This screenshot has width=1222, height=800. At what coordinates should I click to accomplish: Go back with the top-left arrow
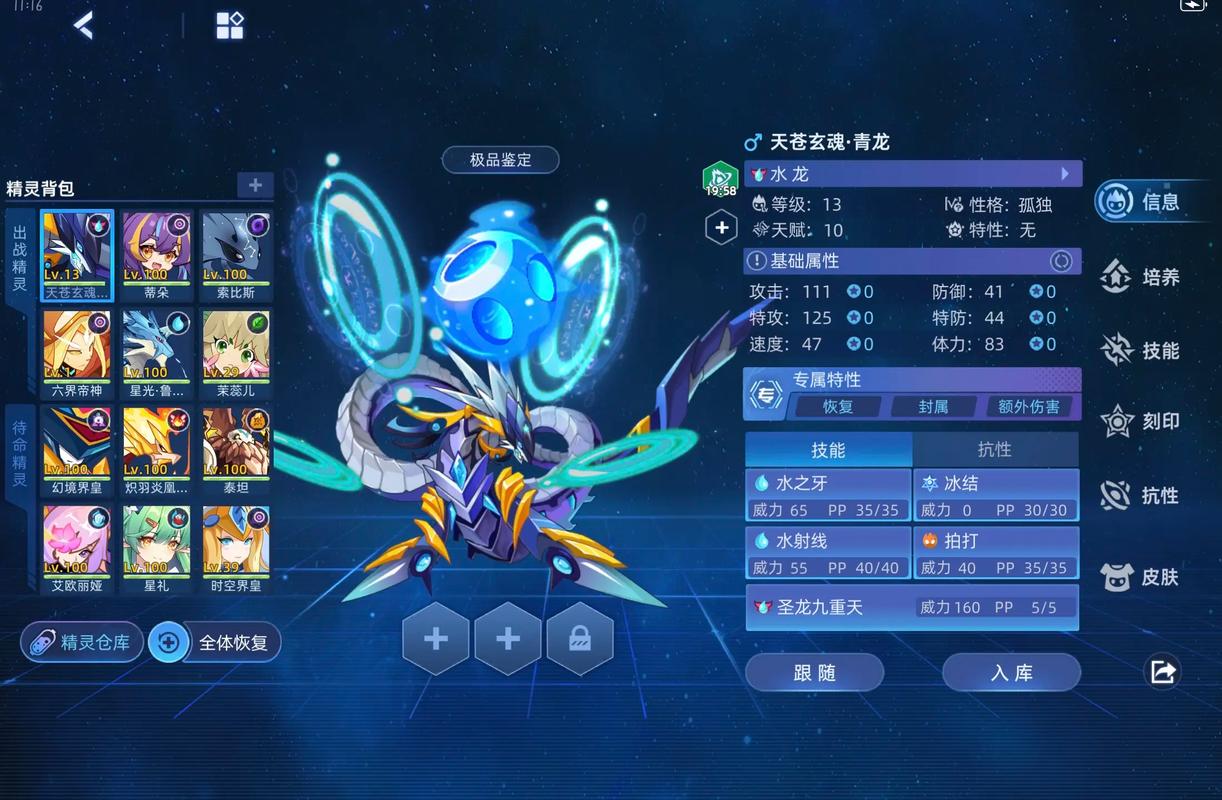(x=84, y=26)
